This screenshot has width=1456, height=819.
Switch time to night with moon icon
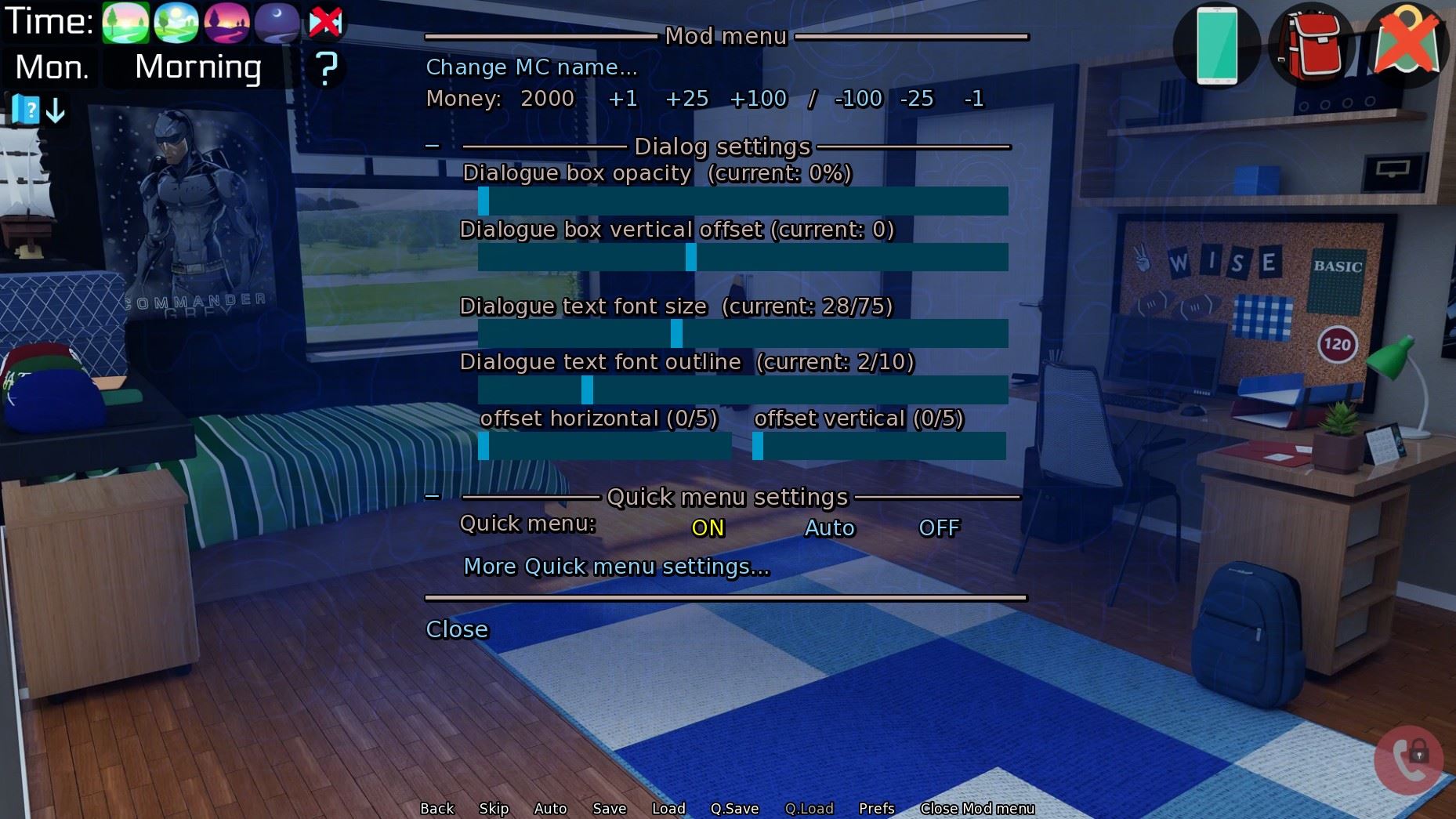click(276, 23)
